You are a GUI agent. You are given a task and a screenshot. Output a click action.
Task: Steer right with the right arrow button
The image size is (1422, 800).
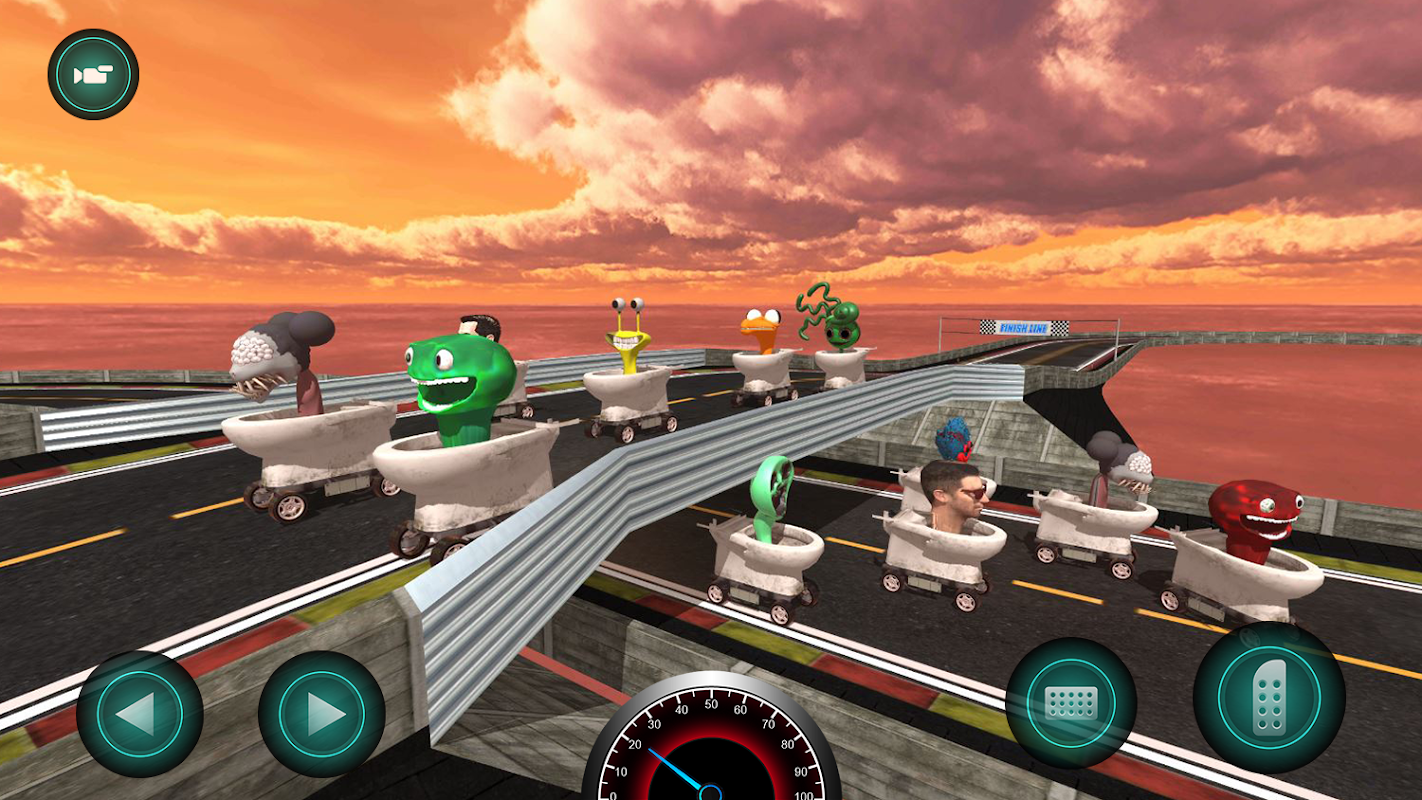click(x=322, y=713)
